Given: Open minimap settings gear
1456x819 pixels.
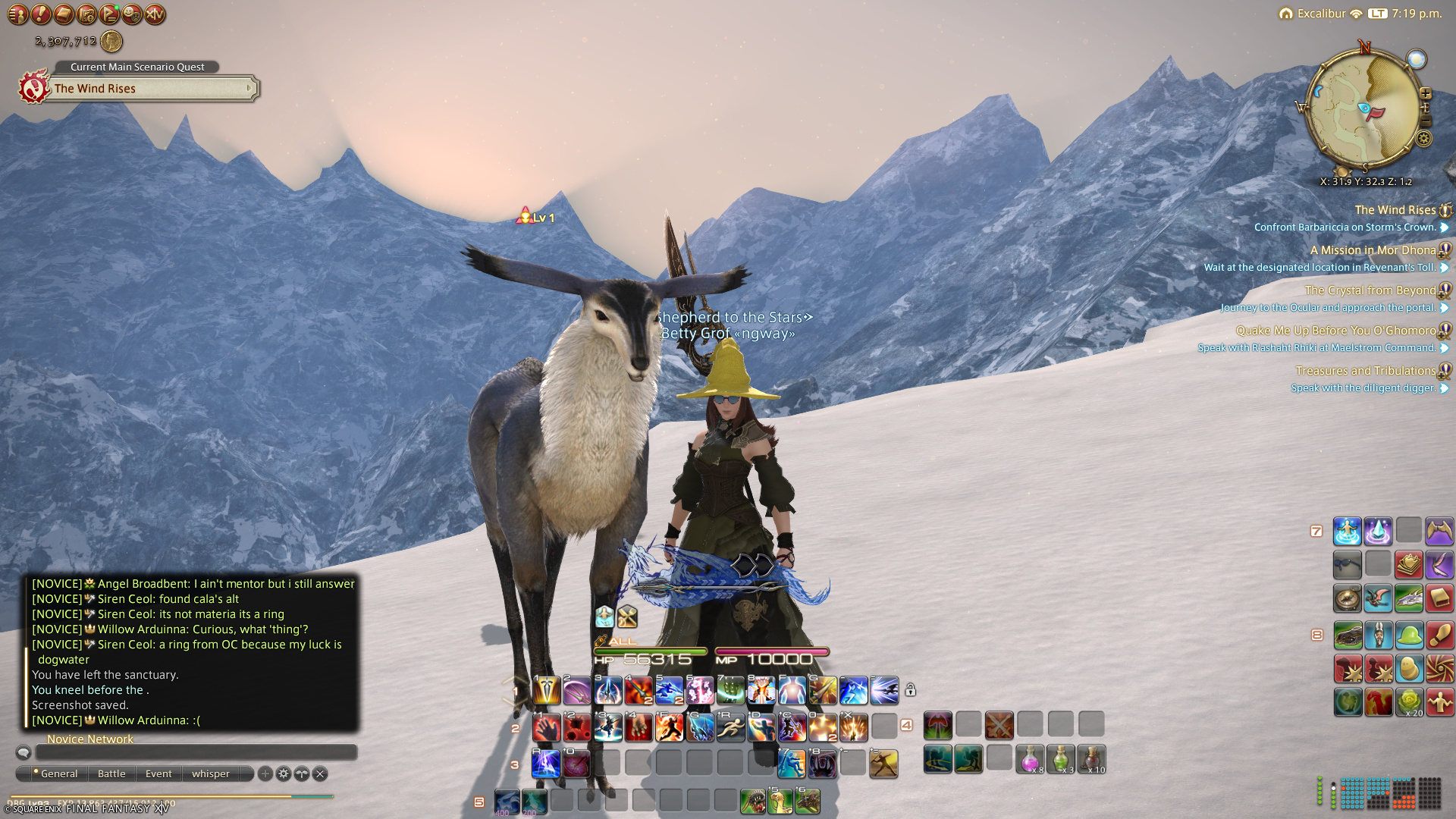Looking at the screenshot, I should (1424, 139).
